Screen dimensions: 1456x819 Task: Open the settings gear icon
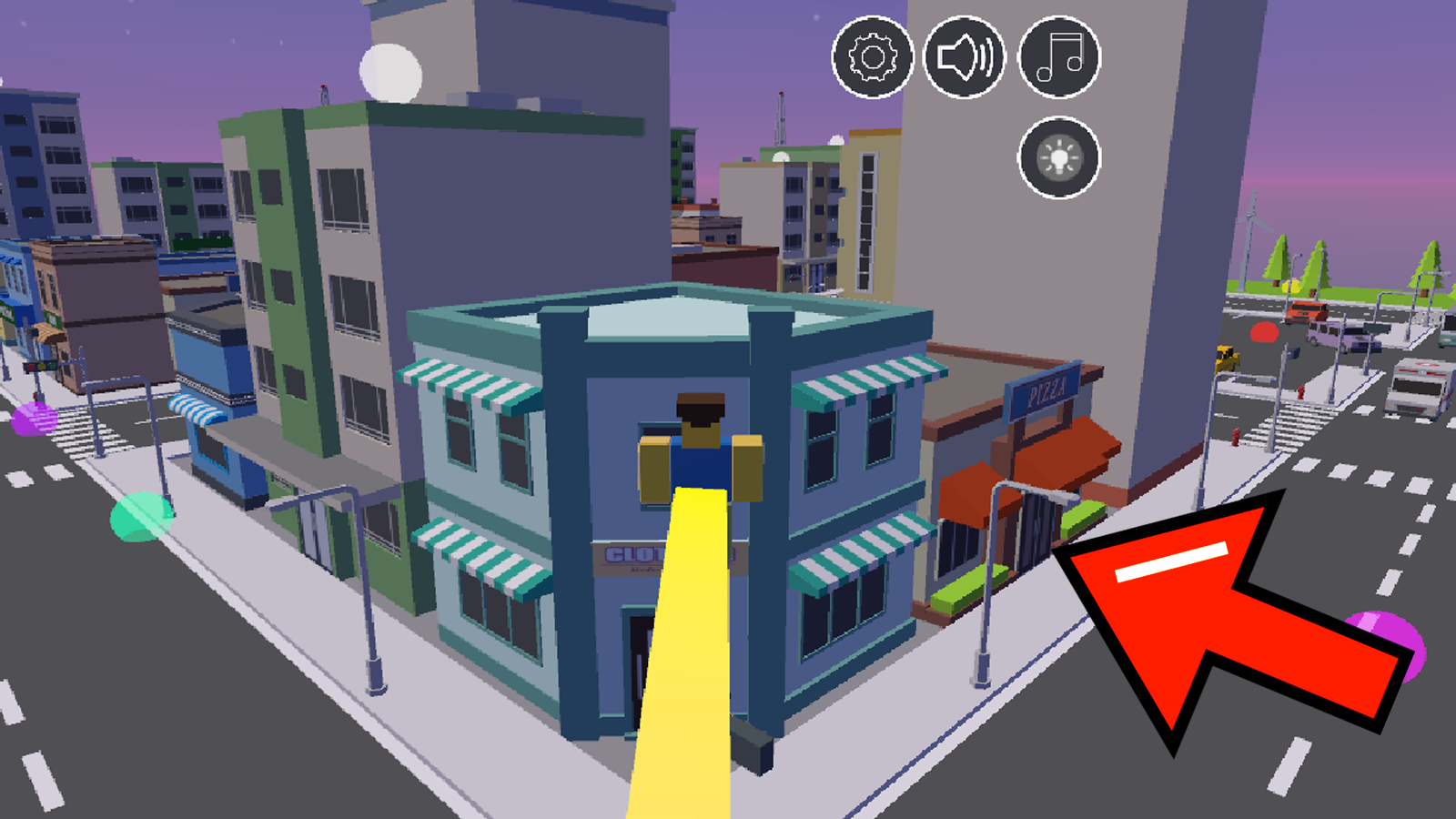click(x=871, y=56)
